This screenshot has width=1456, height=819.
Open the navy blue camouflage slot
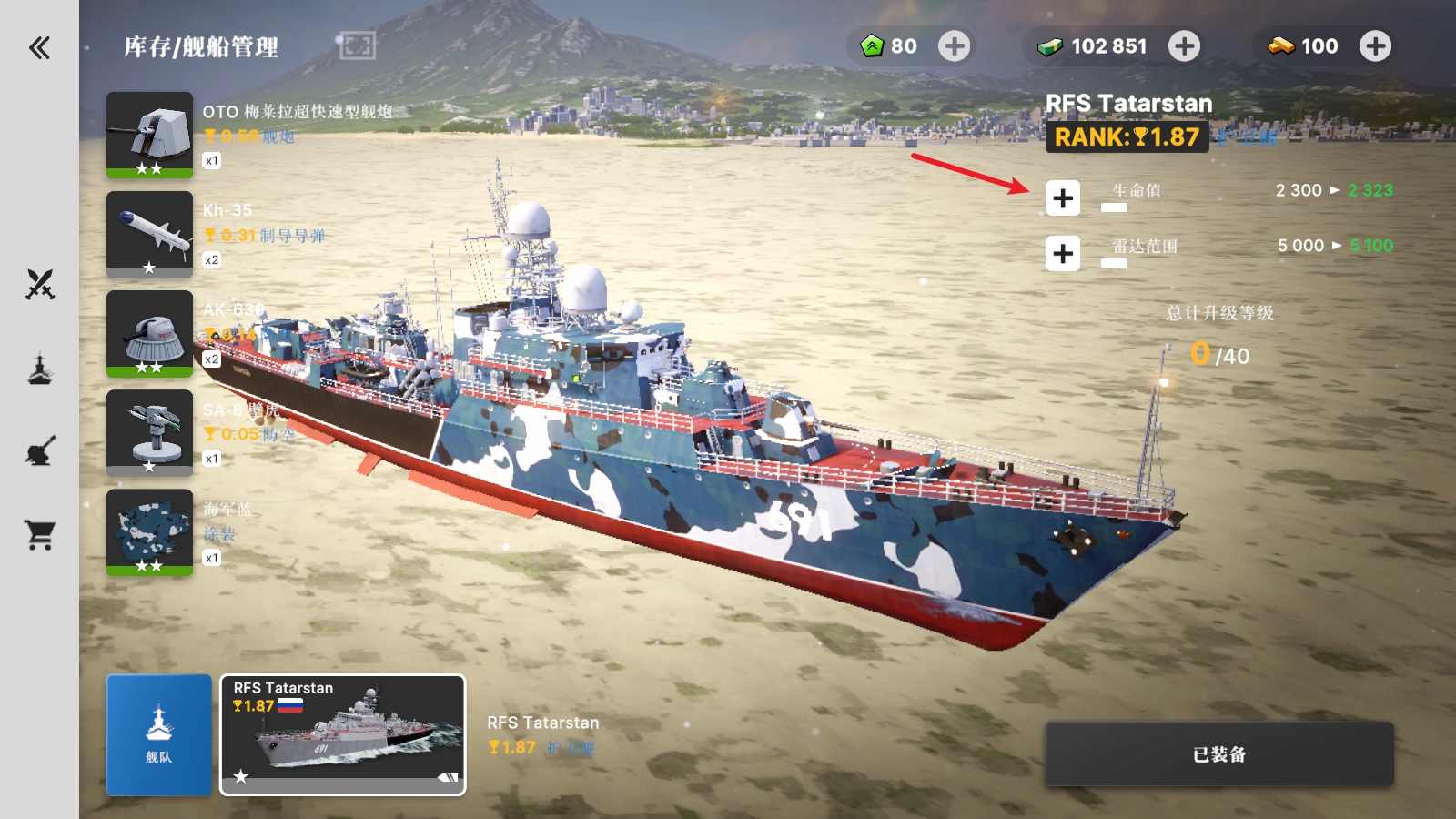click(149, 531)
